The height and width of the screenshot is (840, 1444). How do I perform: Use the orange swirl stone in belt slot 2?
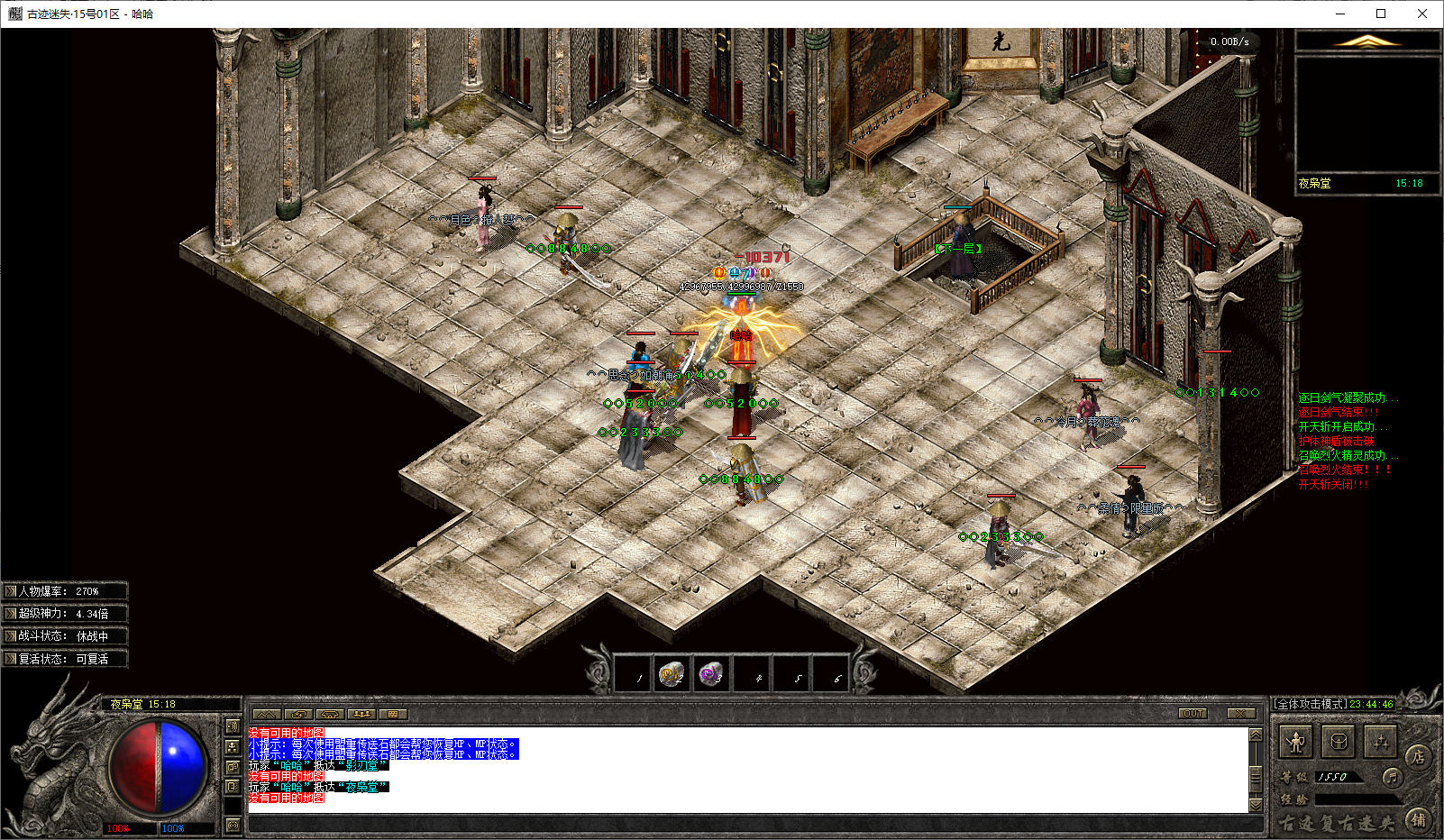(671, 674)
